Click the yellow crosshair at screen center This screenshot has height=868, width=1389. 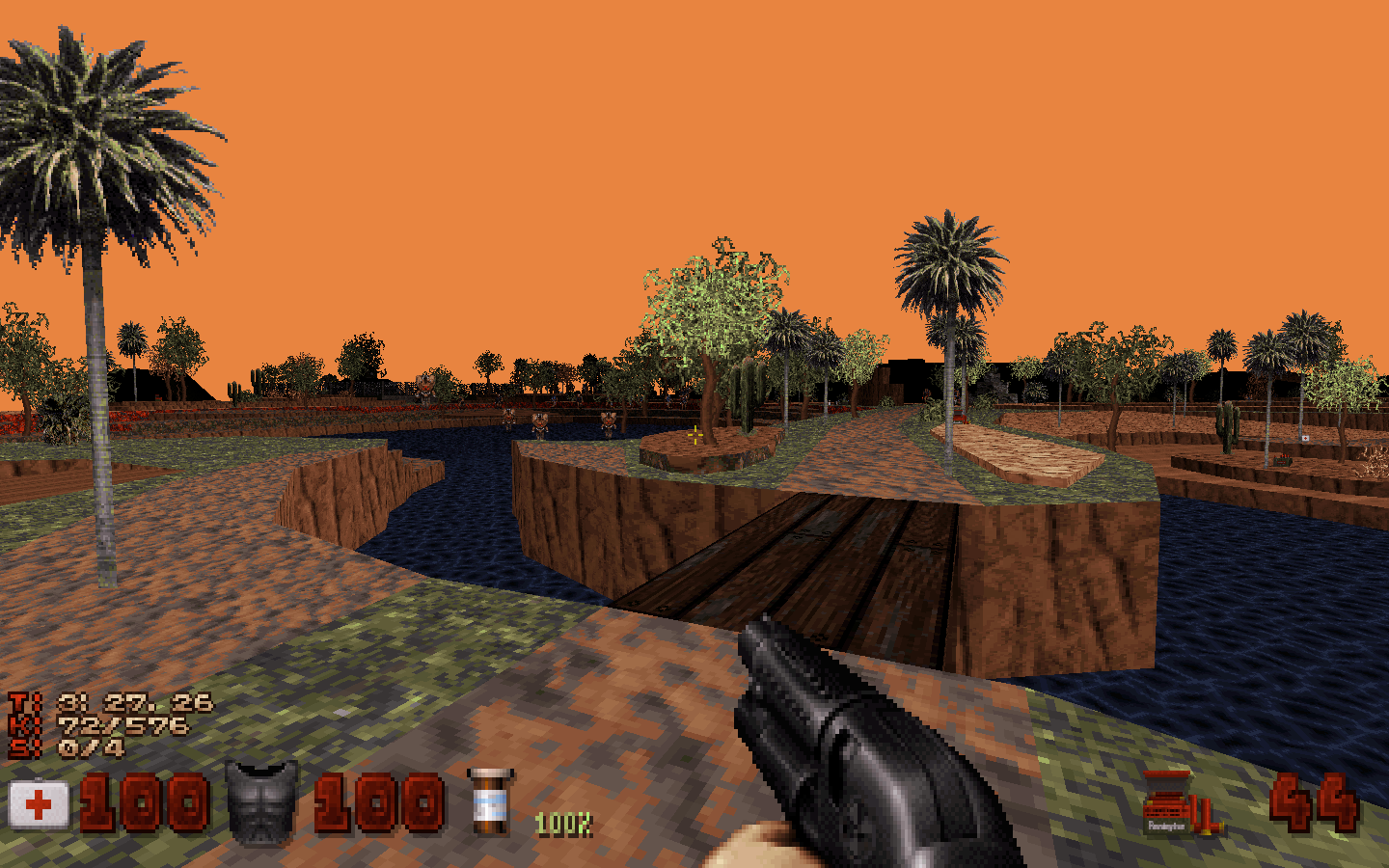(694, 434)
